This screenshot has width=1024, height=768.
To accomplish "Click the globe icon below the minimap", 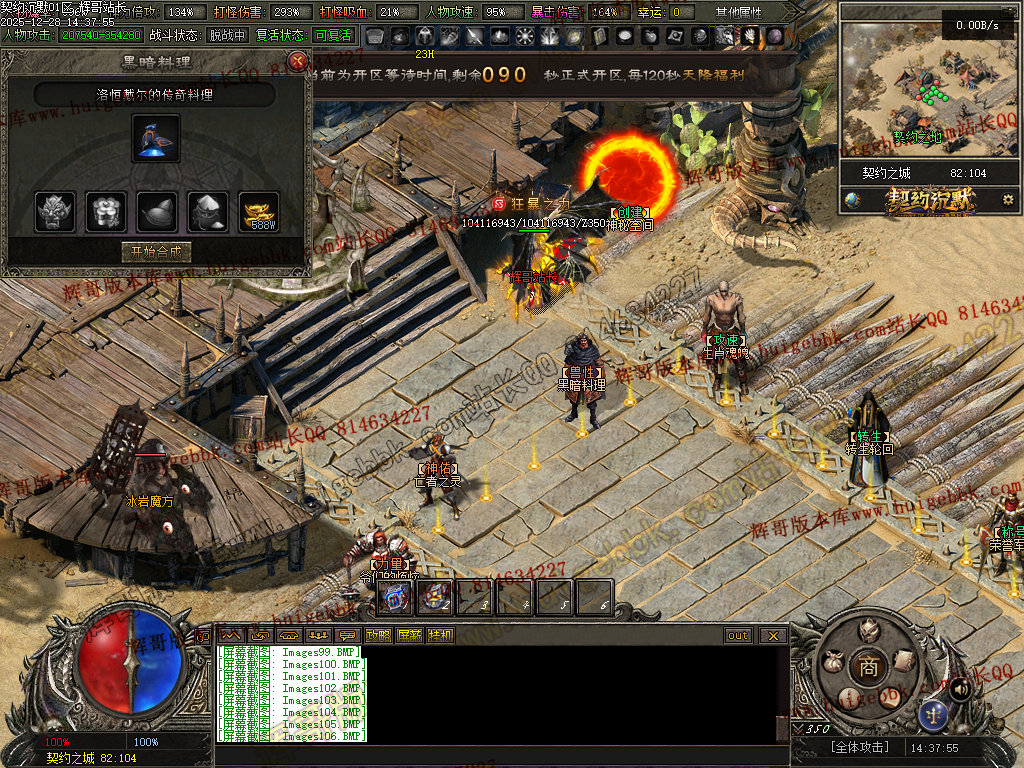I will click(853, 200).
